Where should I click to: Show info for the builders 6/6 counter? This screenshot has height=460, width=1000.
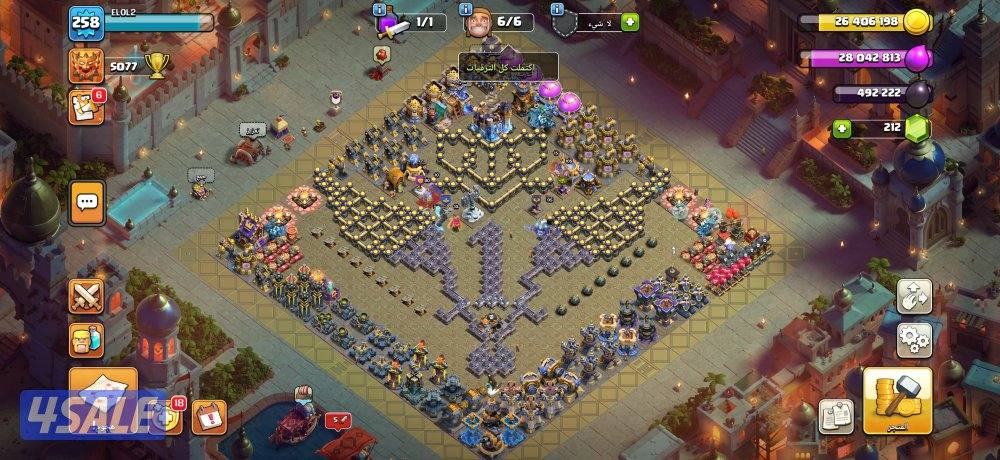tap(468, 9)
